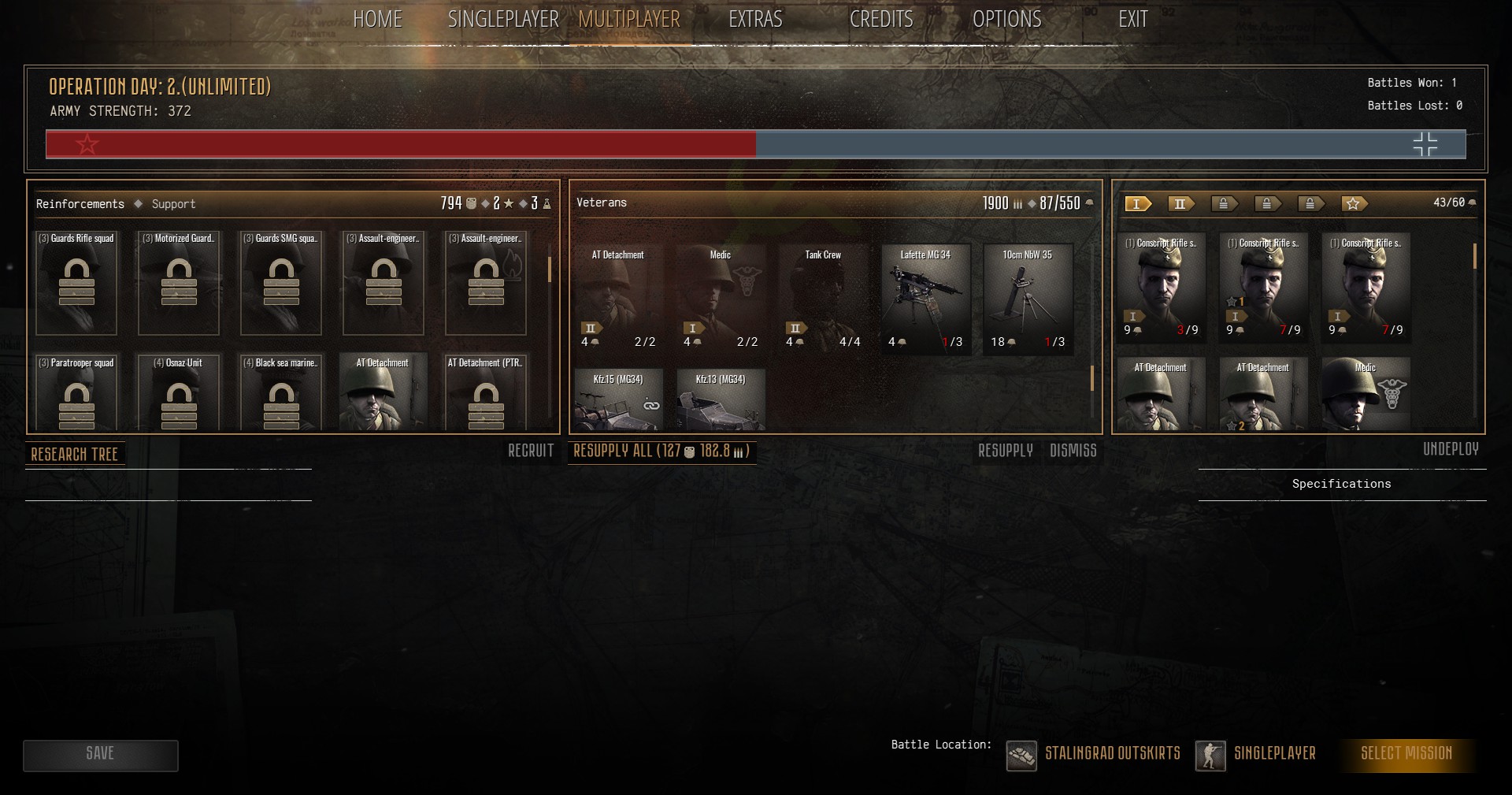Open the Extras menu

tap(754, 19)
